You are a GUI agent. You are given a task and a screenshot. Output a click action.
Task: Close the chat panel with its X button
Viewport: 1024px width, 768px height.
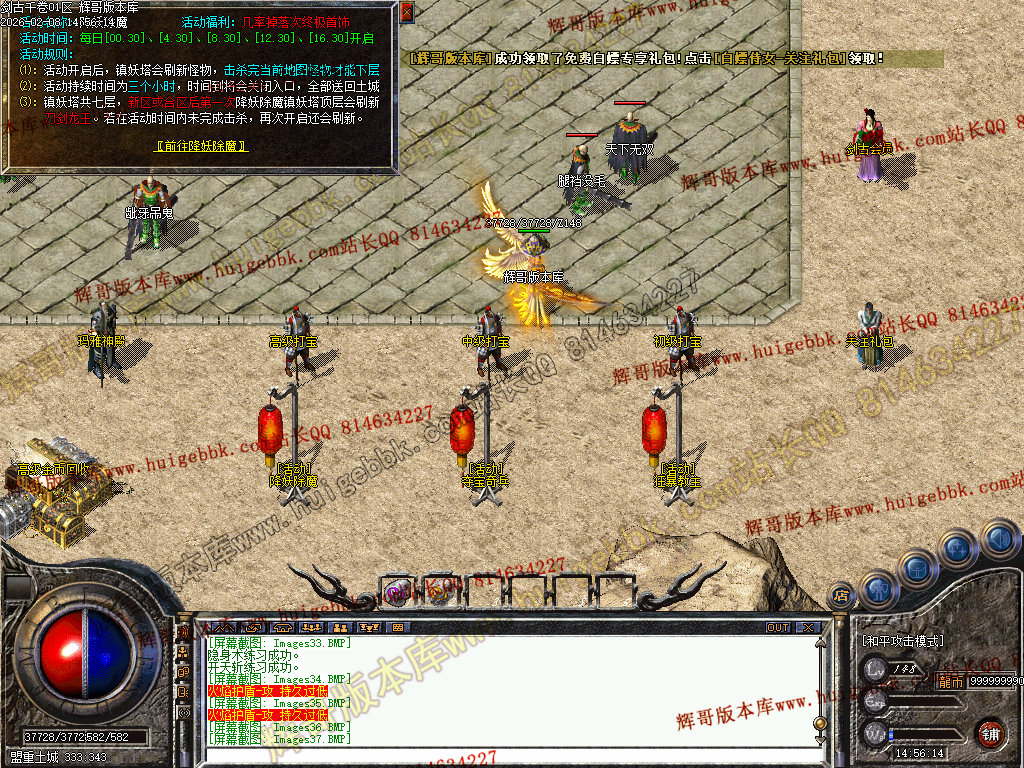pos(806,627)
